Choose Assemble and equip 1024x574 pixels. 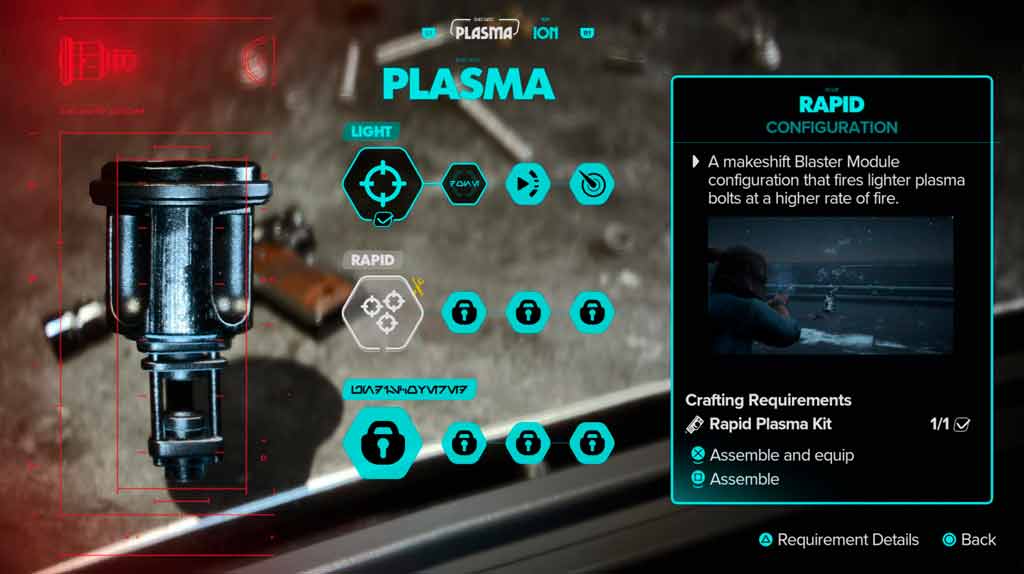[781, 455]
